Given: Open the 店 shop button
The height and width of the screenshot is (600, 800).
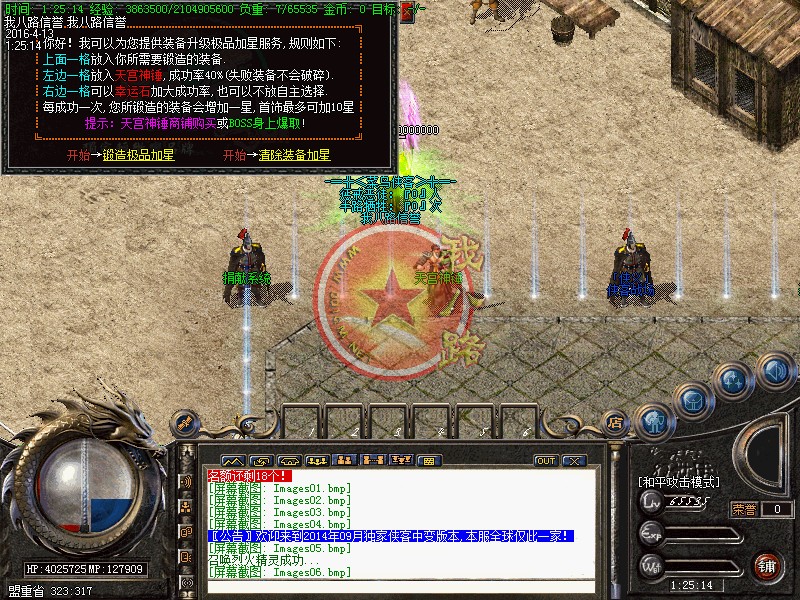Looking at the screenshot, I should tap(615, 422).
